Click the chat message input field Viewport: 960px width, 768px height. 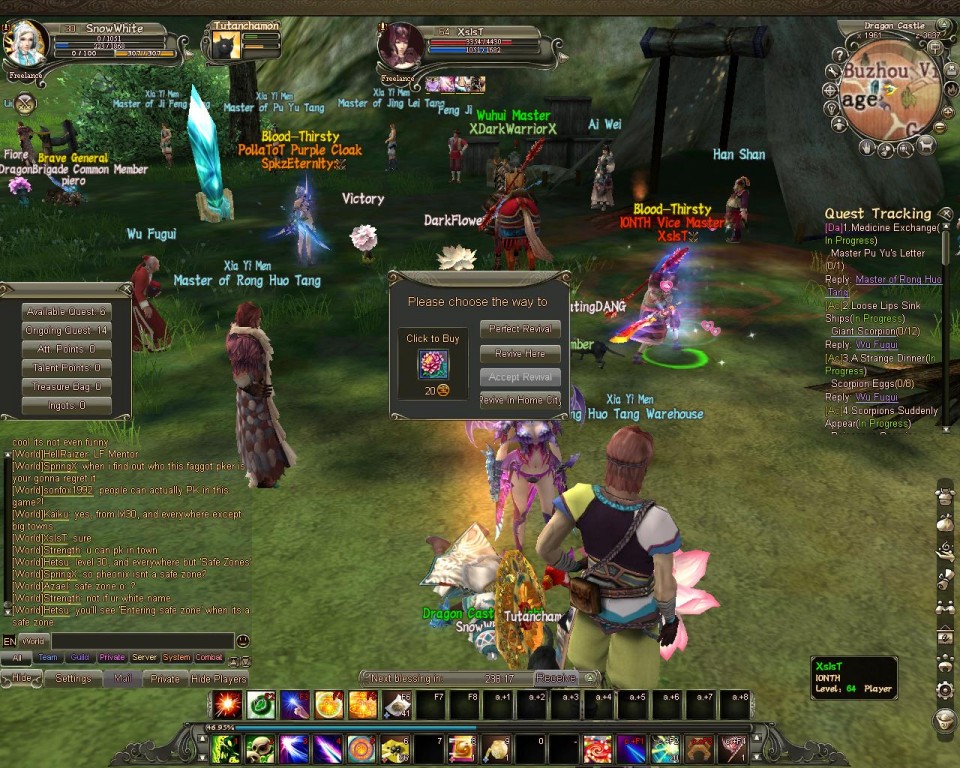point(140,641)
